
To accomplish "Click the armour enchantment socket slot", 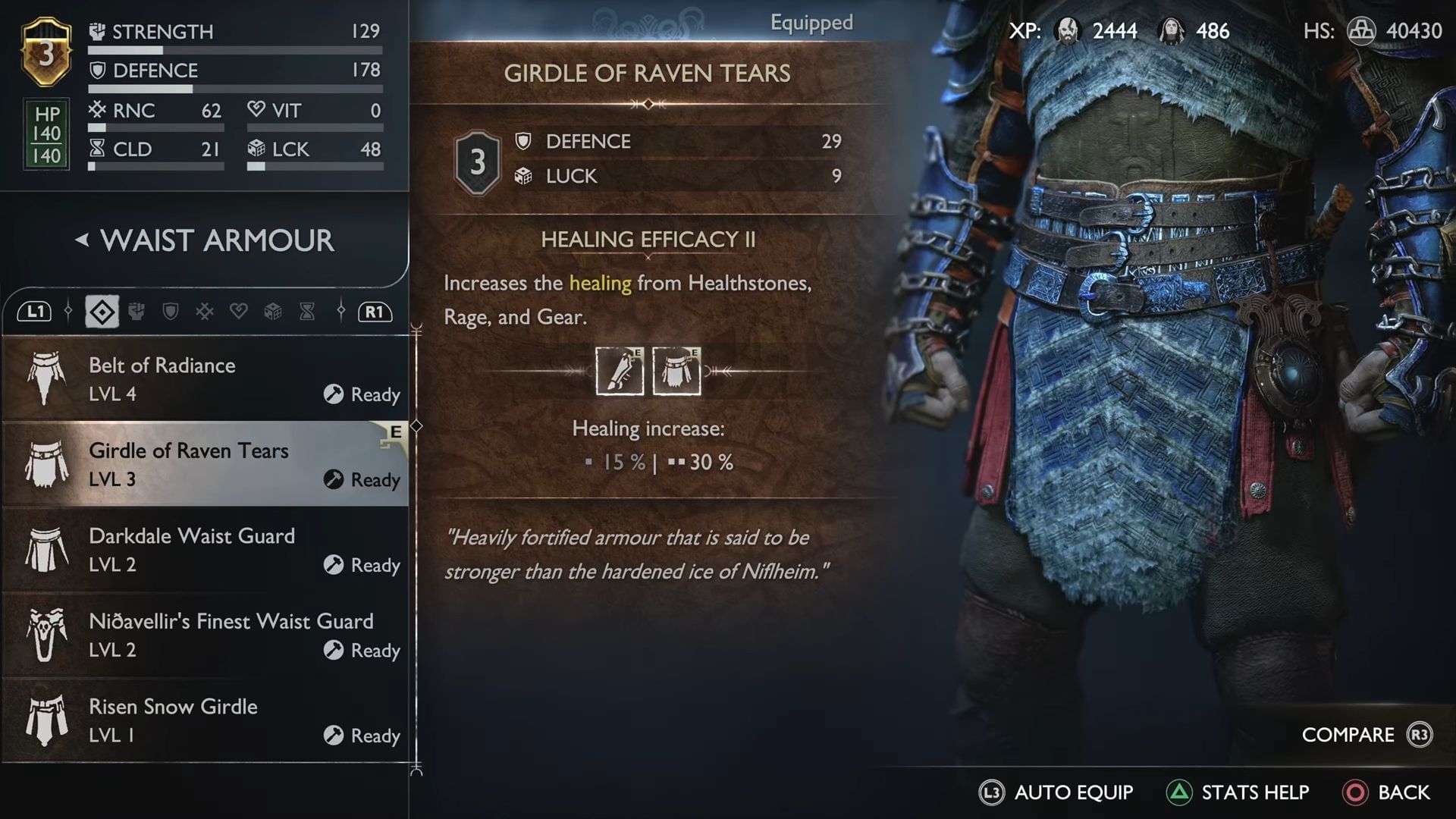I will tap(677, 370).
